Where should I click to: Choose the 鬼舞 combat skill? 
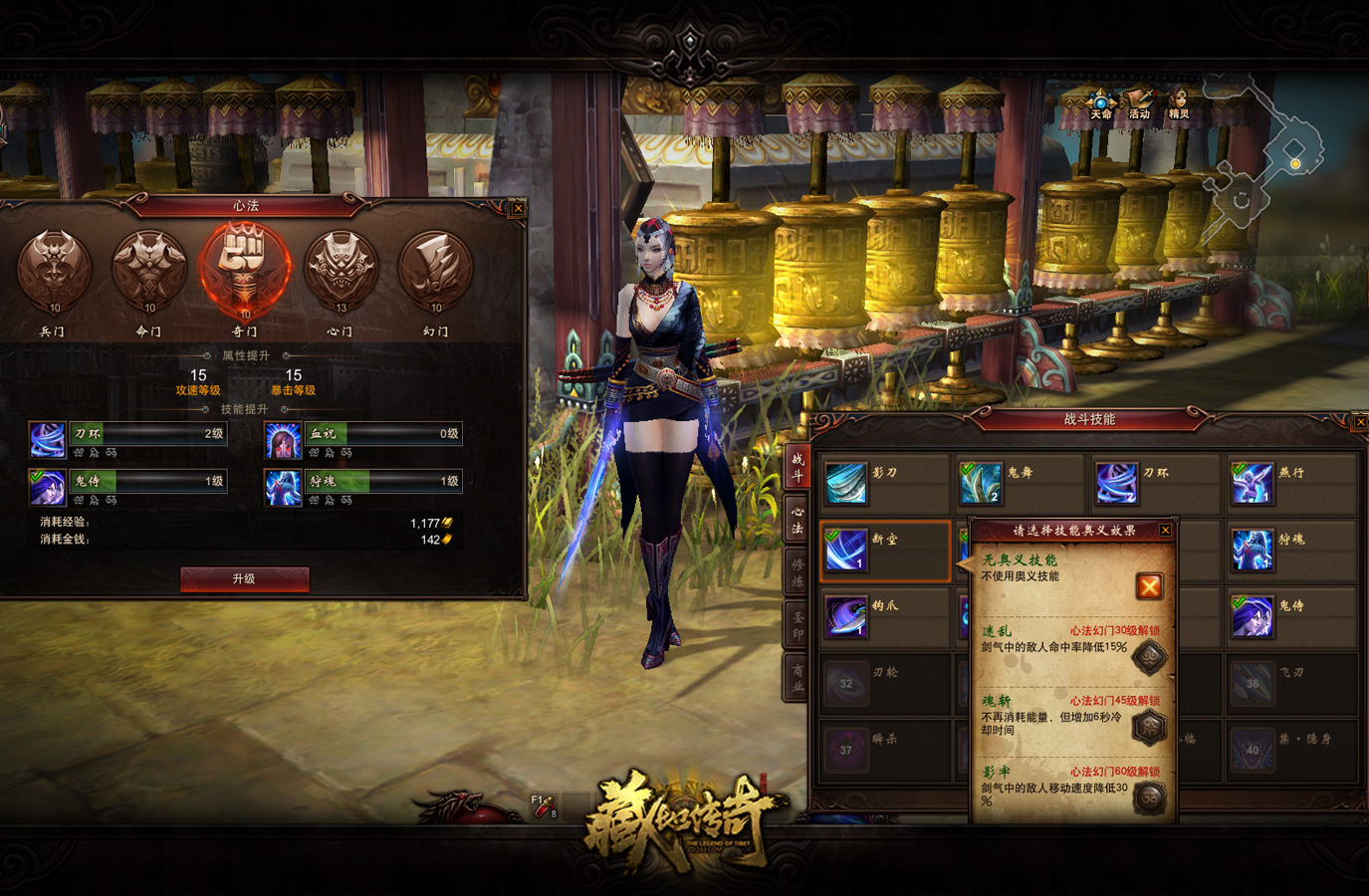[x=980, y=484]
